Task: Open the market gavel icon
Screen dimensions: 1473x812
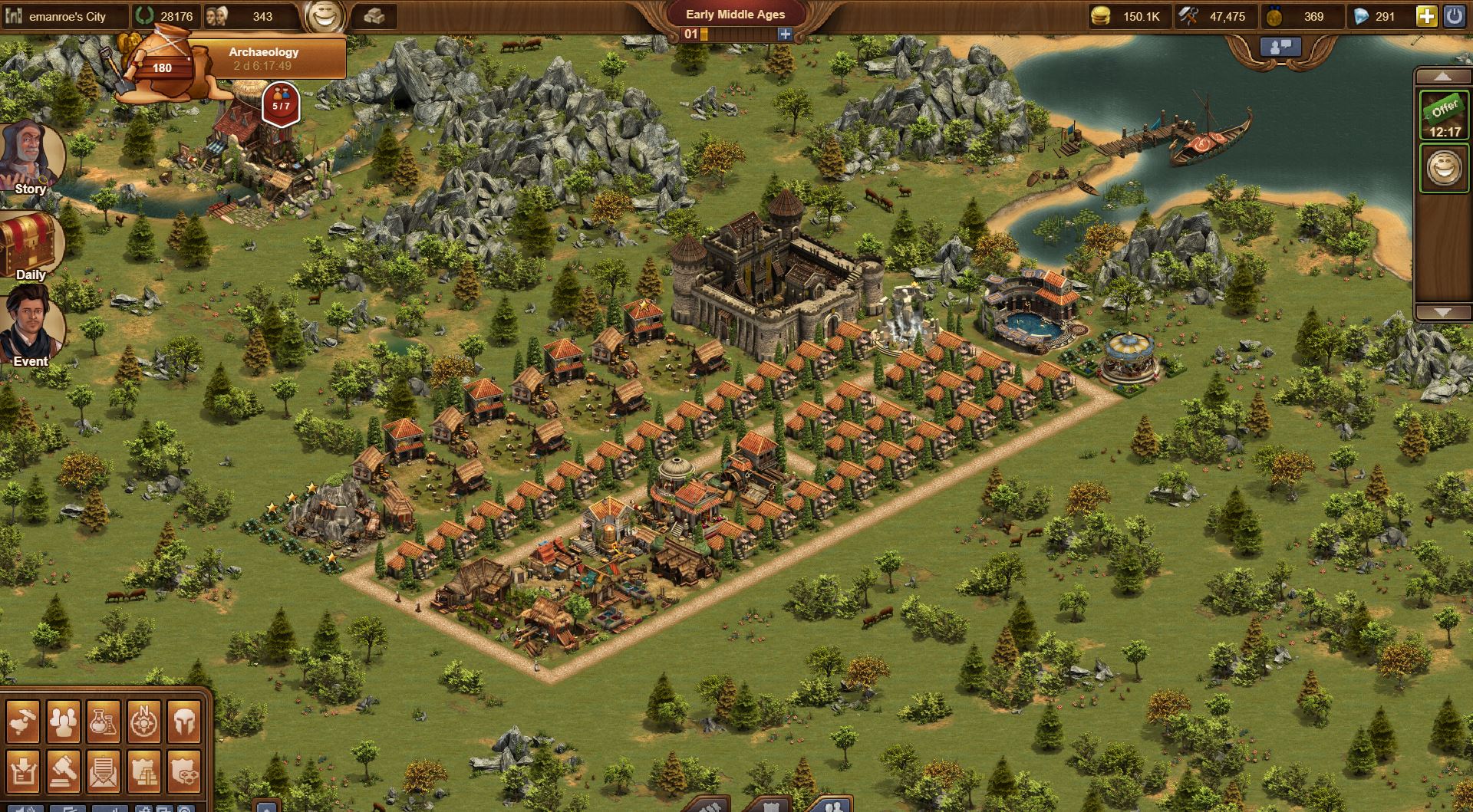Action: click(x=63, y=771)
